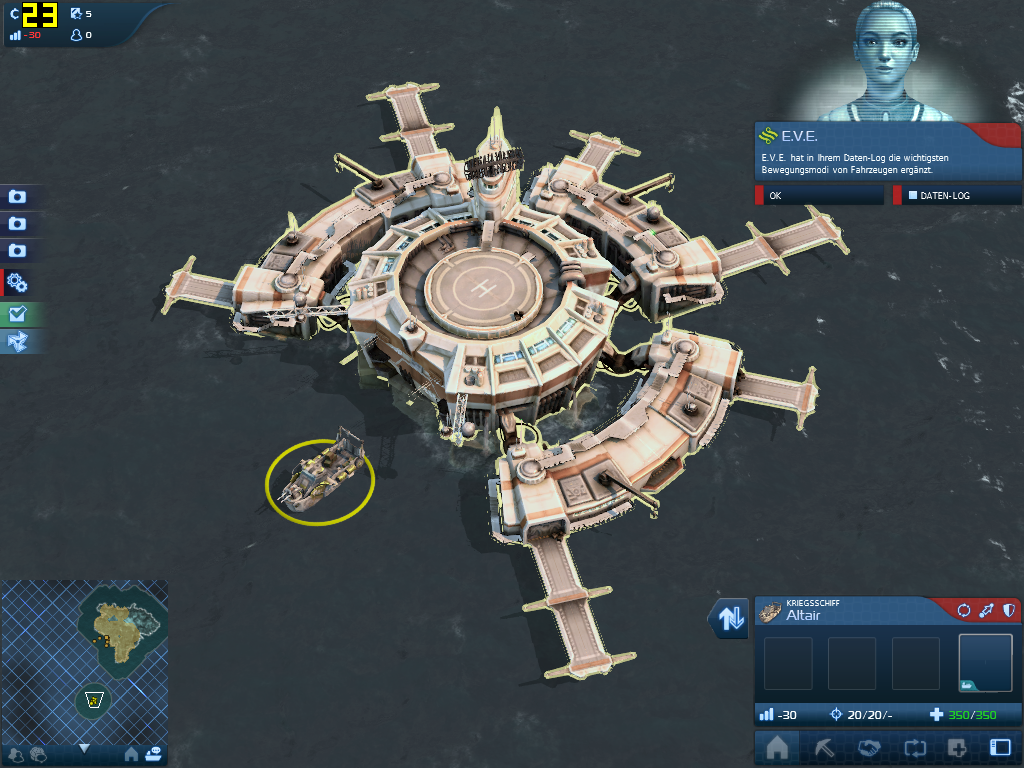Open the green checkmark quest tab
This screenshot has width=1024, height=768.
click(18, 313)
